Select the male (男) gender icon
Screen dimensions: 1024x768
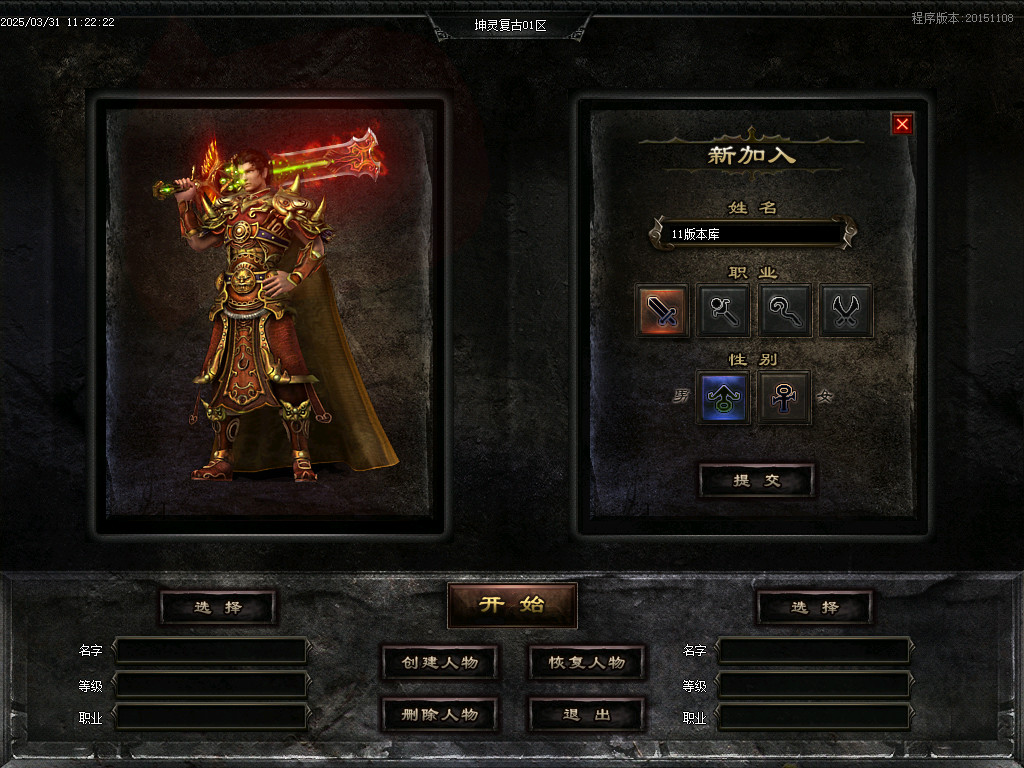pos(722,398)
